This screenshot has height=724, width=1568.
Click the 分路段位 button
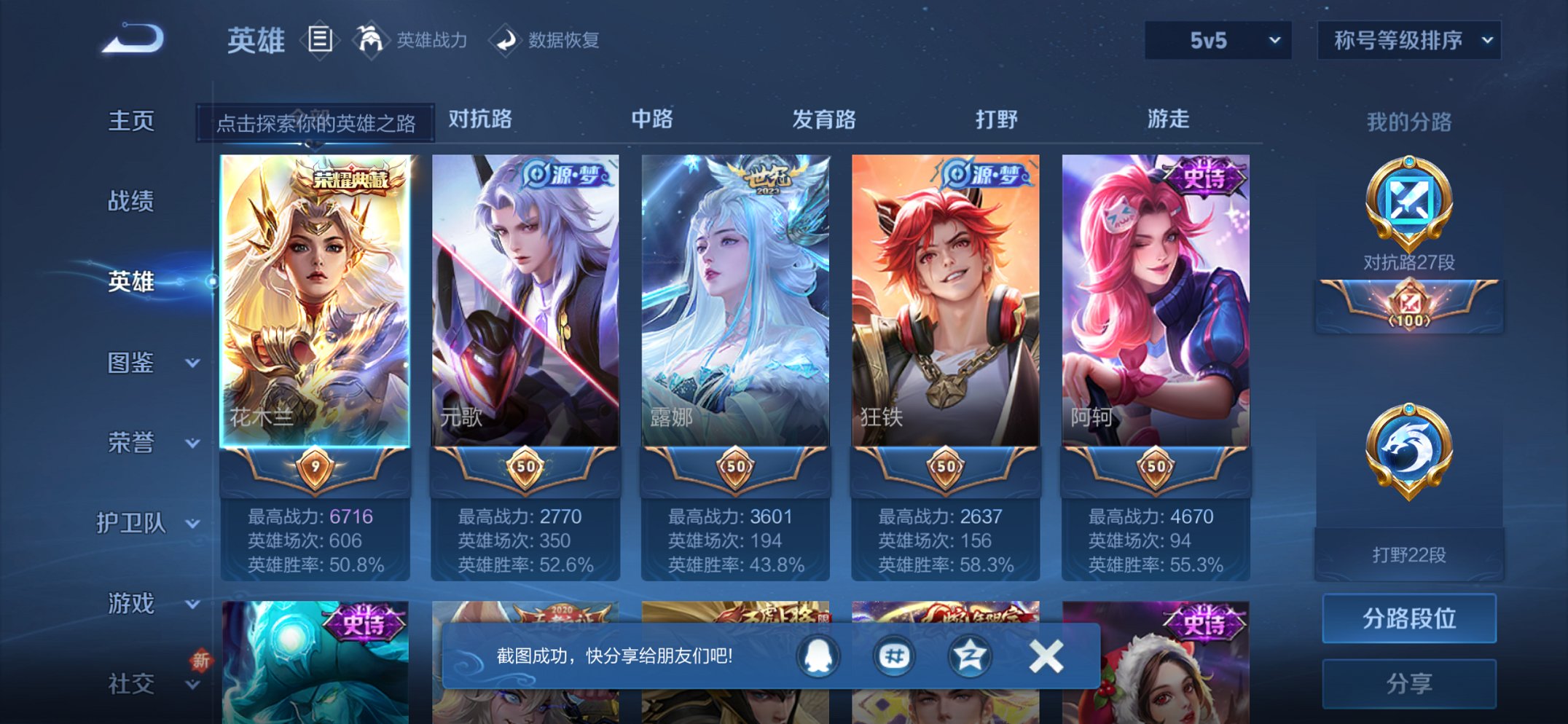[1408, 619]
